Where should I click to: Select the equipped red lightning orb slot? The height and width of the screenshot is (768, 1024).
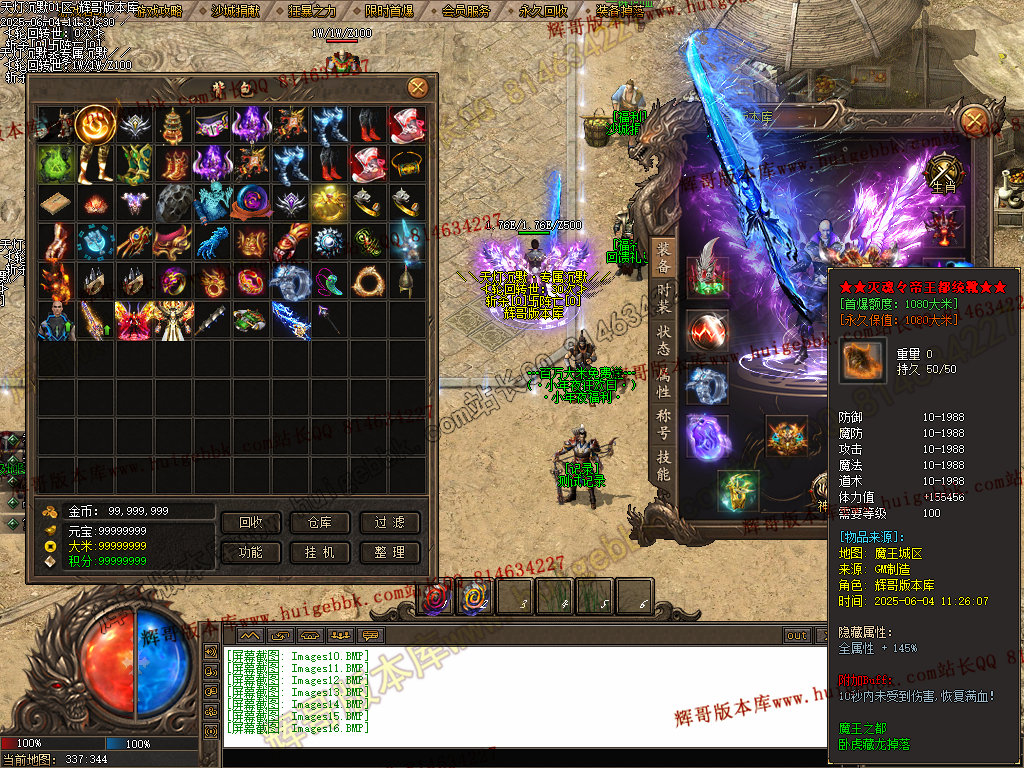pyautogui.click(x=708, y=329)
